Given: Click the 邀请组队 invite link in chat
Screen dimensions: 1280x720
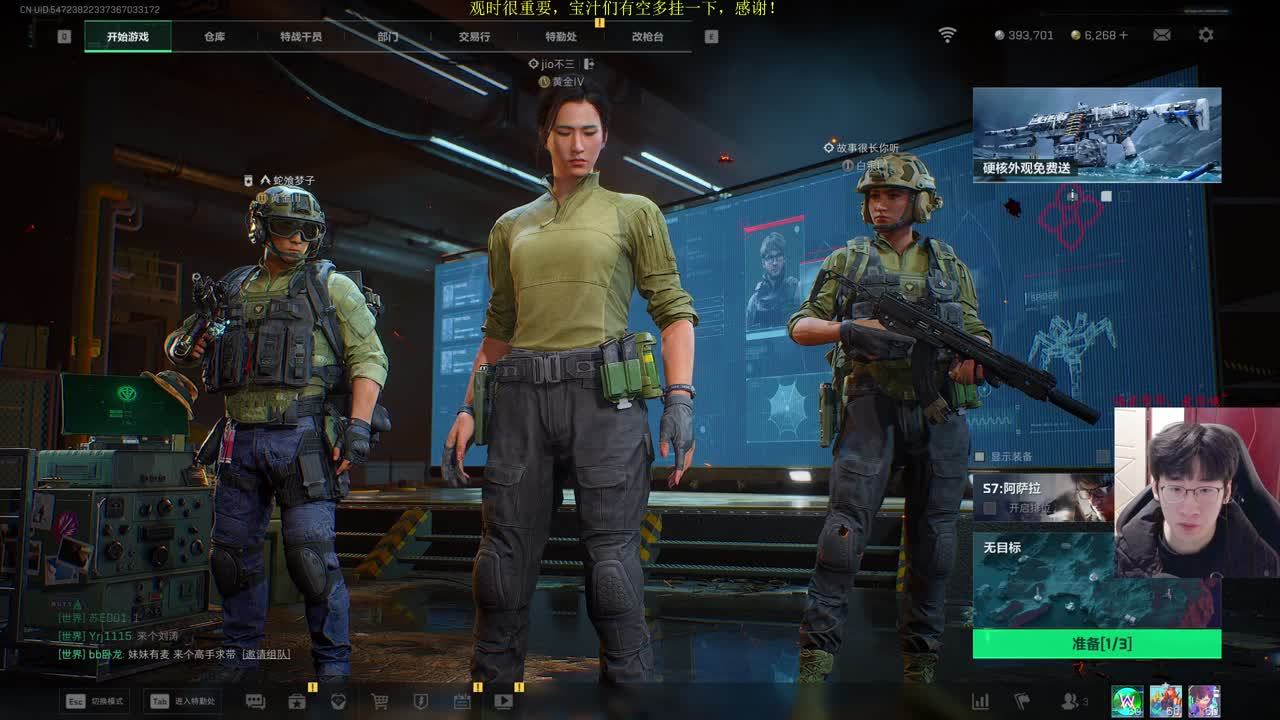Looking at the screenshot, I should tap(266, 654).
